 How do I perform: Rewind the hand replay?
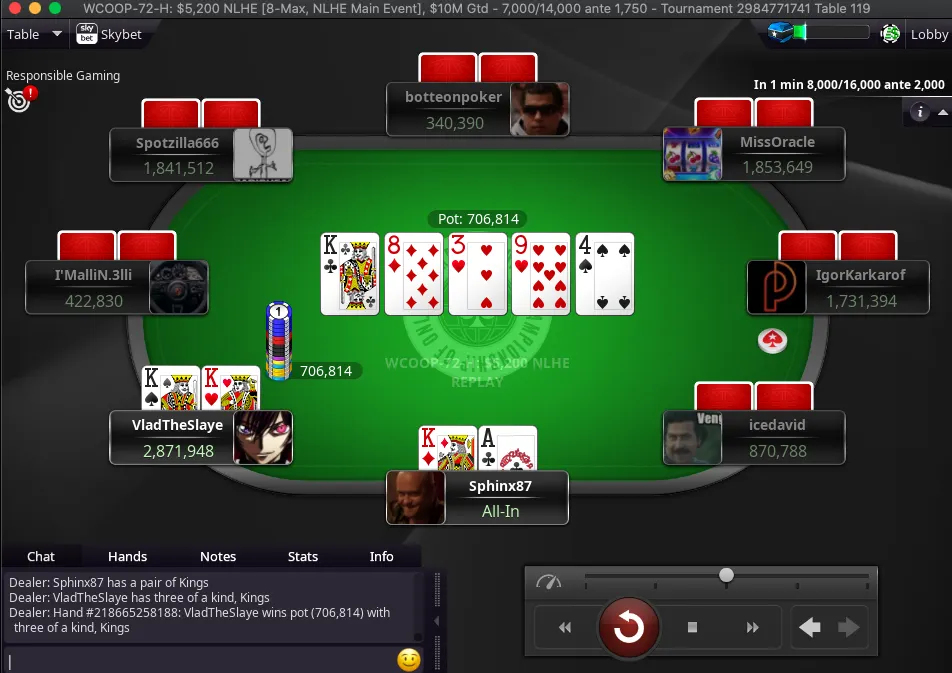565,628
